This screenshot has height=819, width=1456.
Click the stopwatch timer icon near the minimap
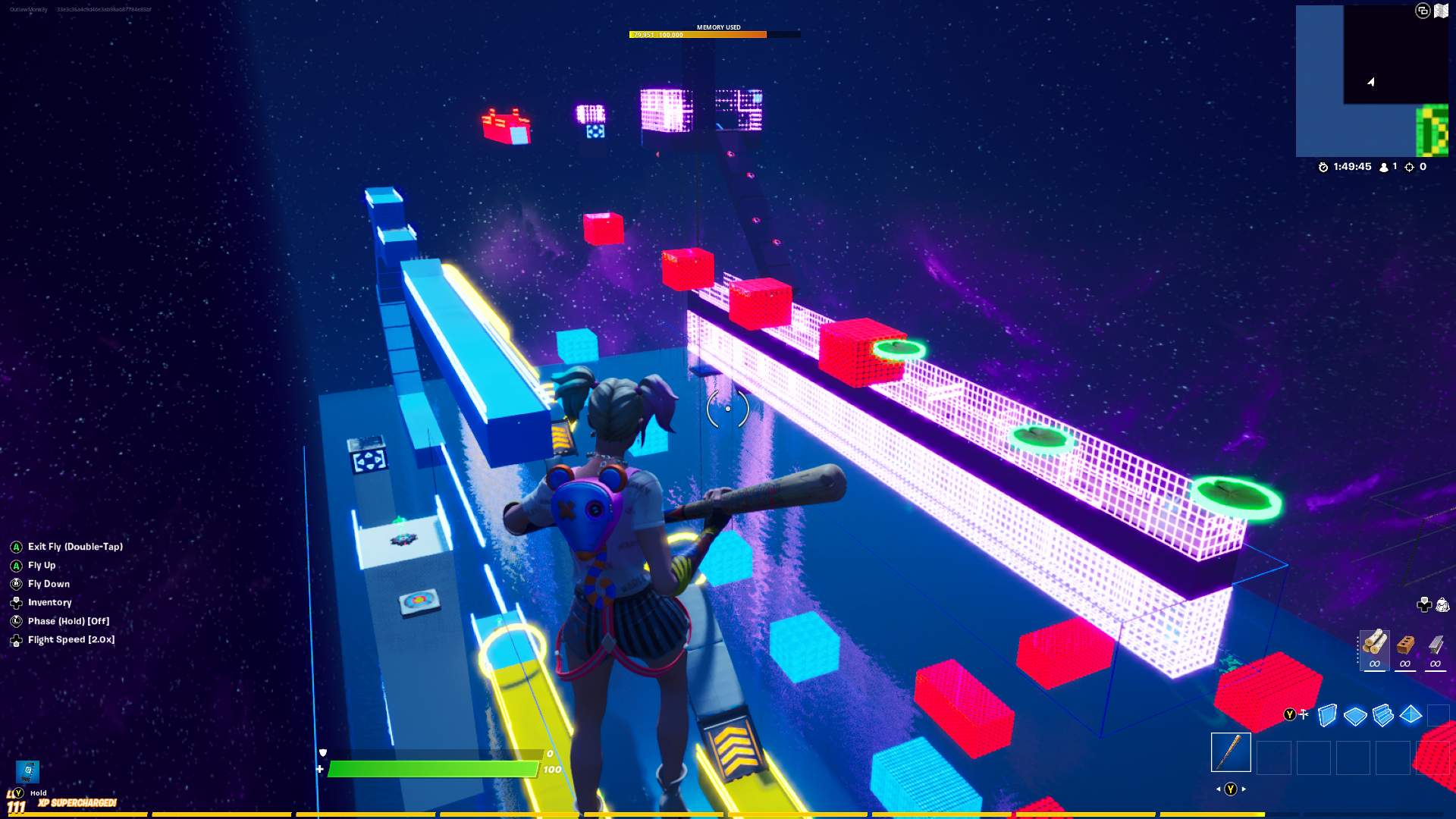[x=1323, y=168]
